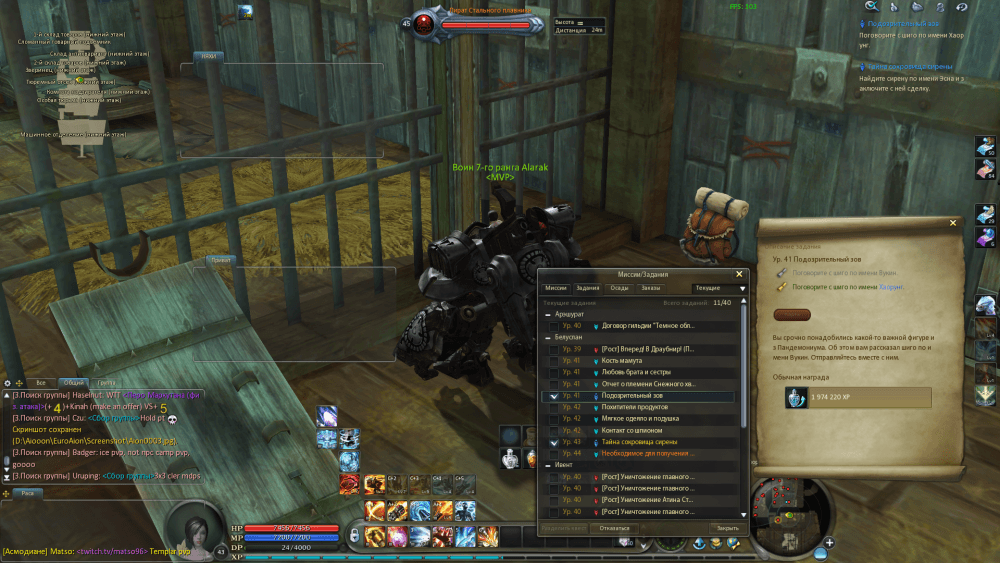
Task: Untick tracking for Тайна сокровища сирены
Action: [x=554, y=442]
